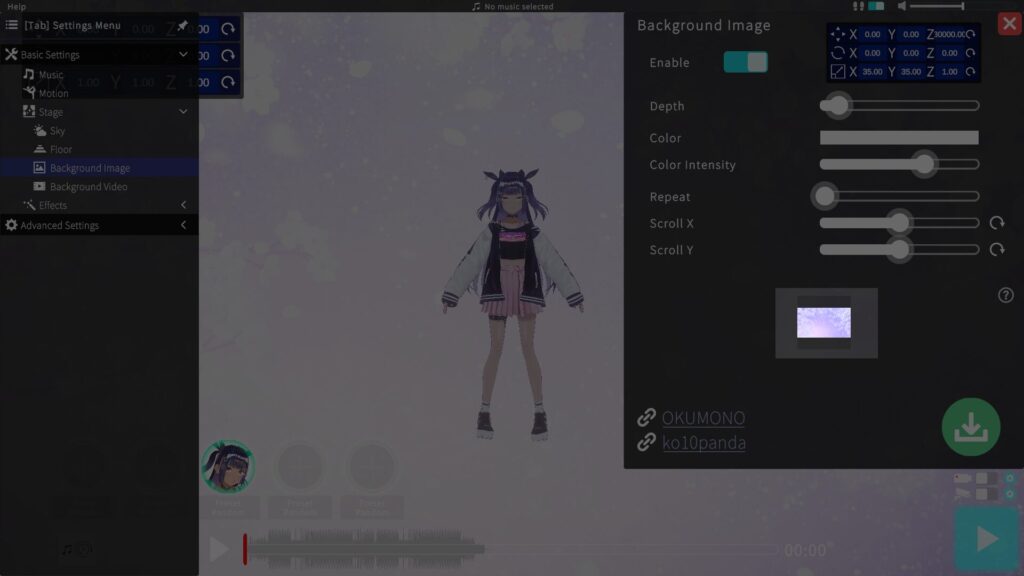
Task: Select the loaded character portrait slot
Action: click(228, 466)
